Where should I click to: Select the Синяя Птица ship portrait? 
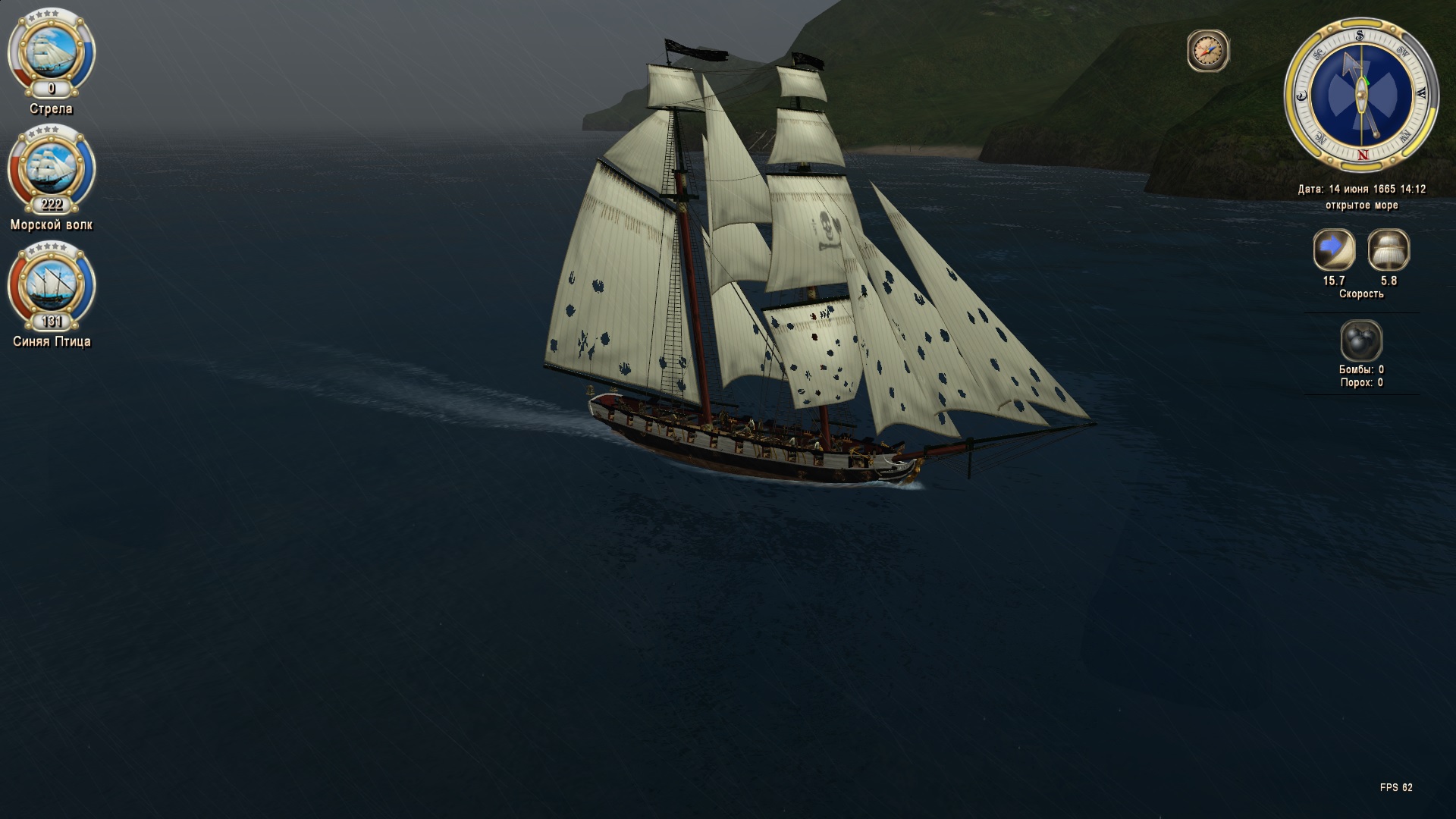click(52, 284)
